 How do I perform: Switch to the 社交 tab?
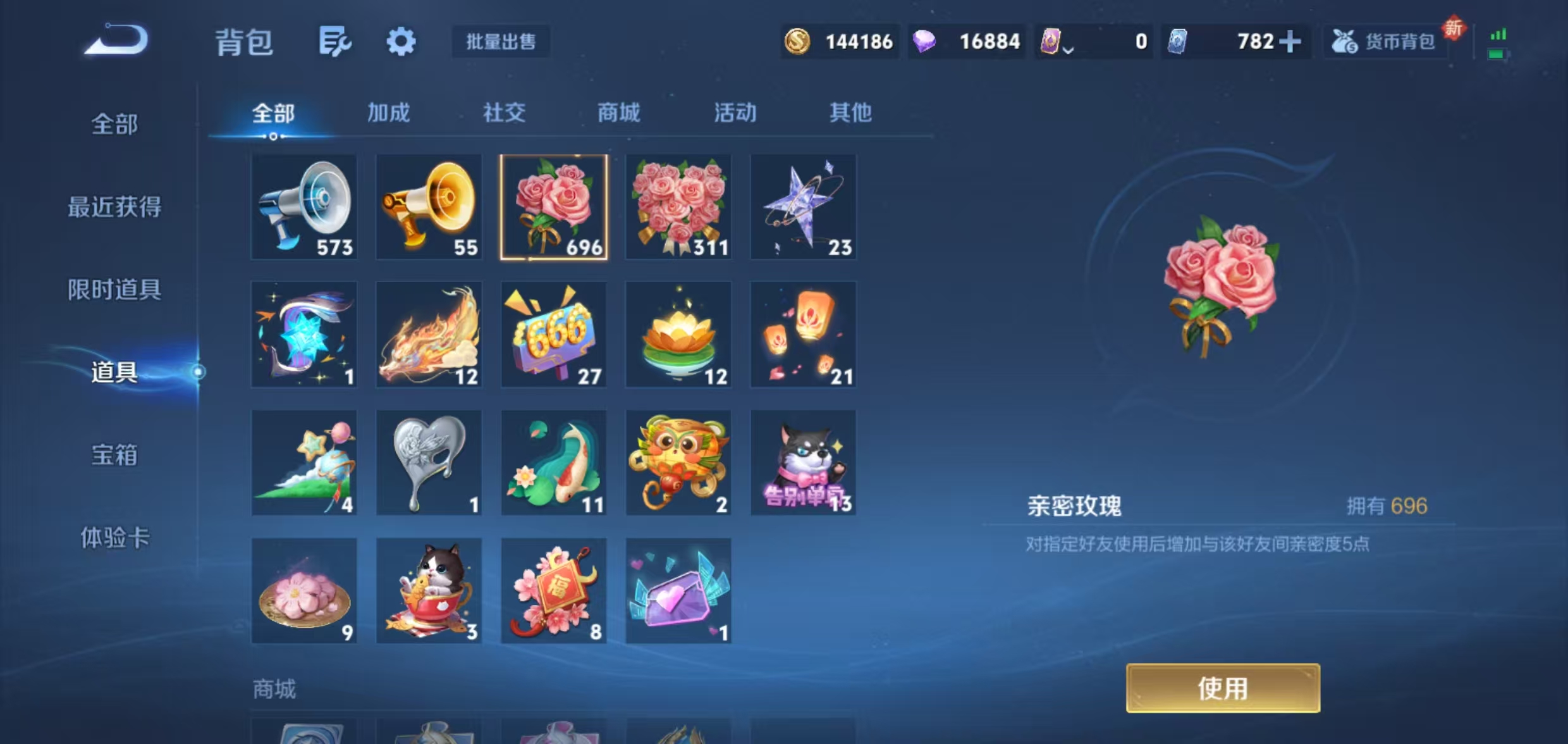tap(503, 114)
